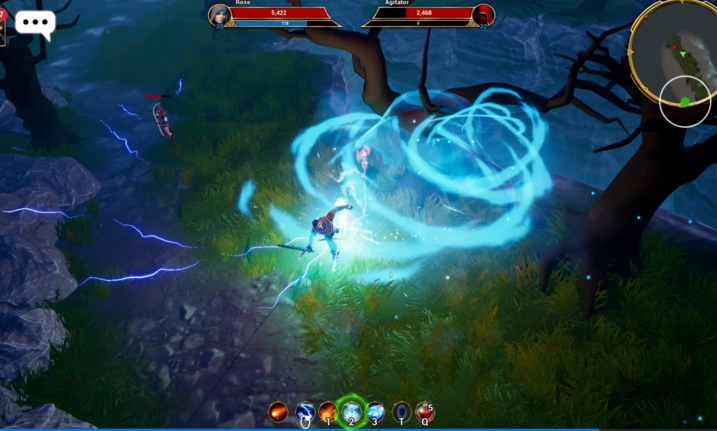Screen dimensions: 717x431
Task: Activate the blue ice shard skill on slot 3
Action: pyautogui.click(x=375, y=411)
